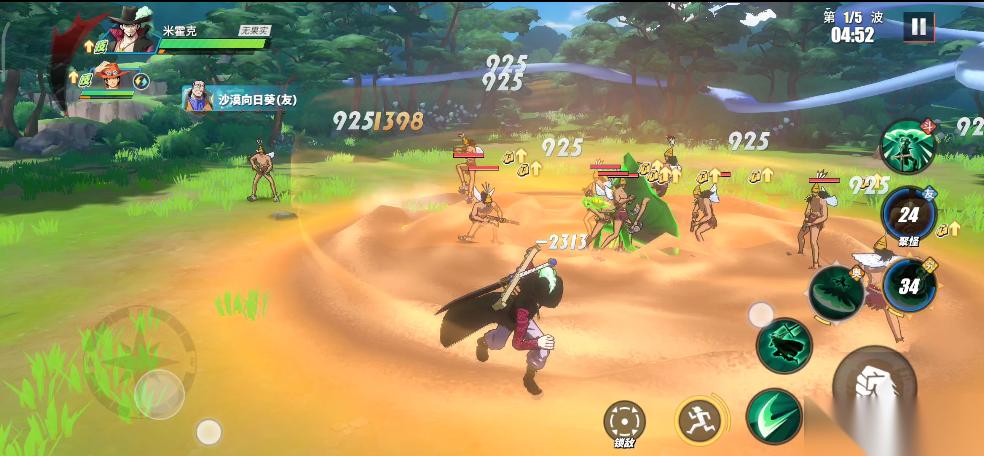Image resolution: width=984 pixels, height=456 pixels.
Task: Select the ultimate skill with 斗 badge
Action: (x=908, y=147)
